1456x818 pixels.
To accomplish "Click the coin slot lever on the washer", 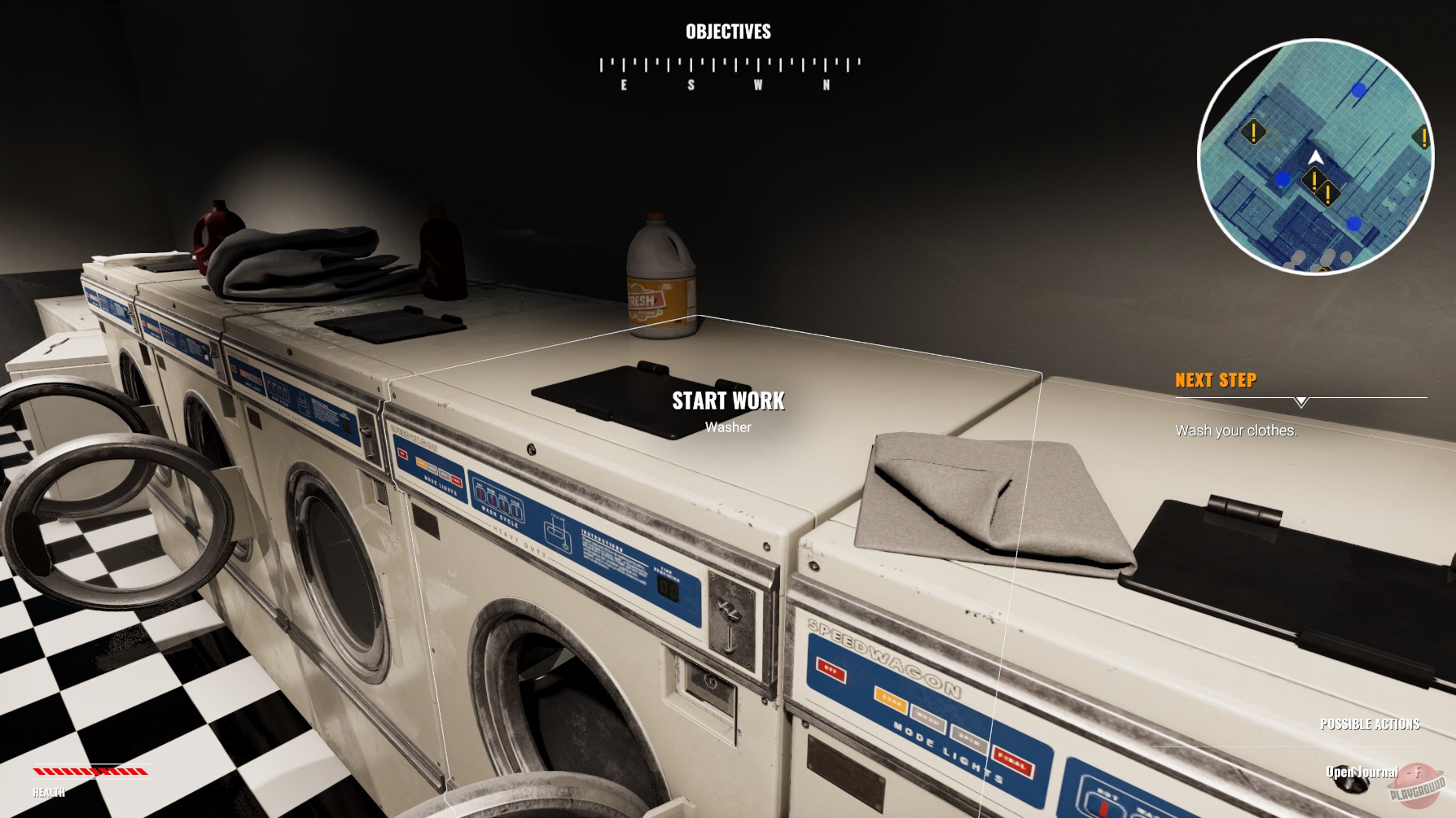I will pos(729,609).
